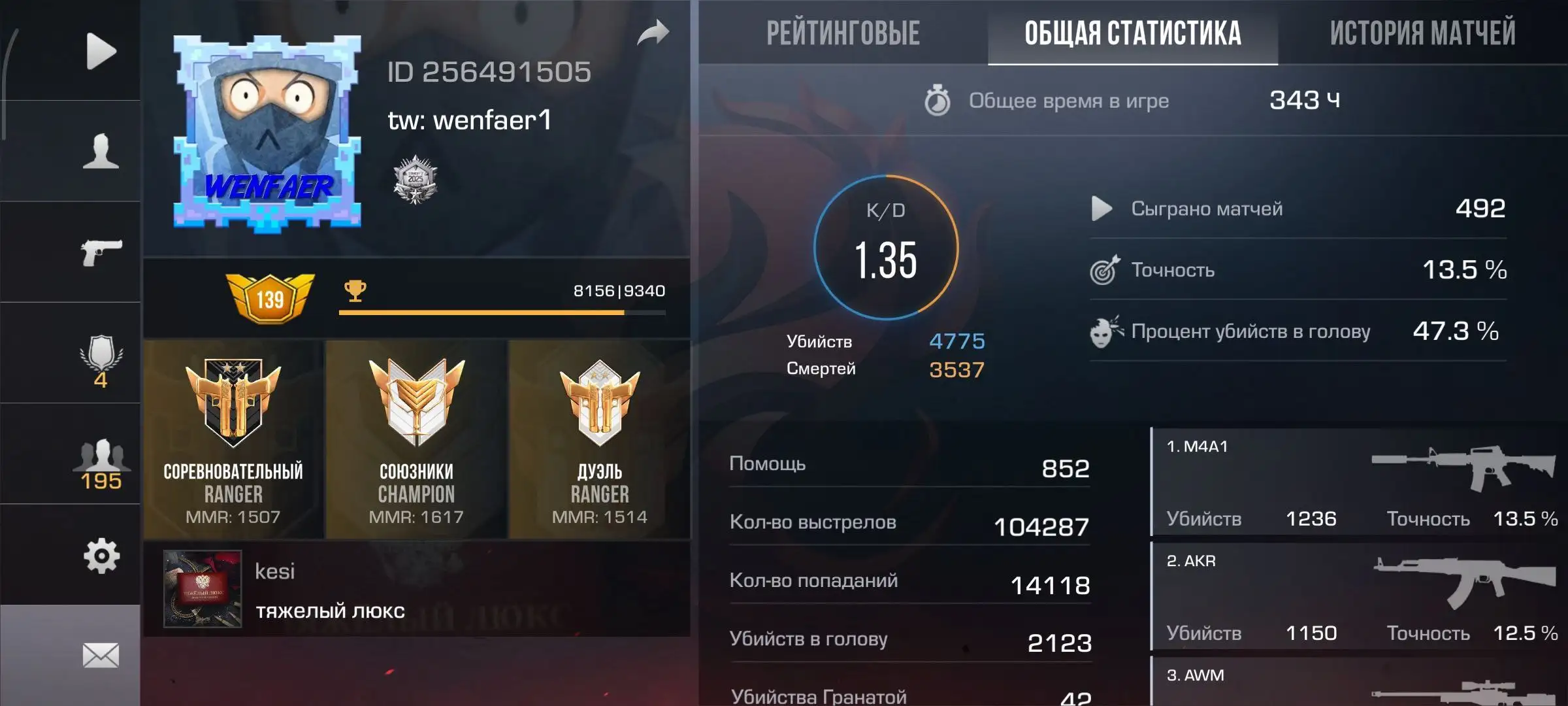Select the ОБЩАЯ СТАТИСТИКА tab
The height and width of the screenshot is (706, 1568).
[1134, 31]
